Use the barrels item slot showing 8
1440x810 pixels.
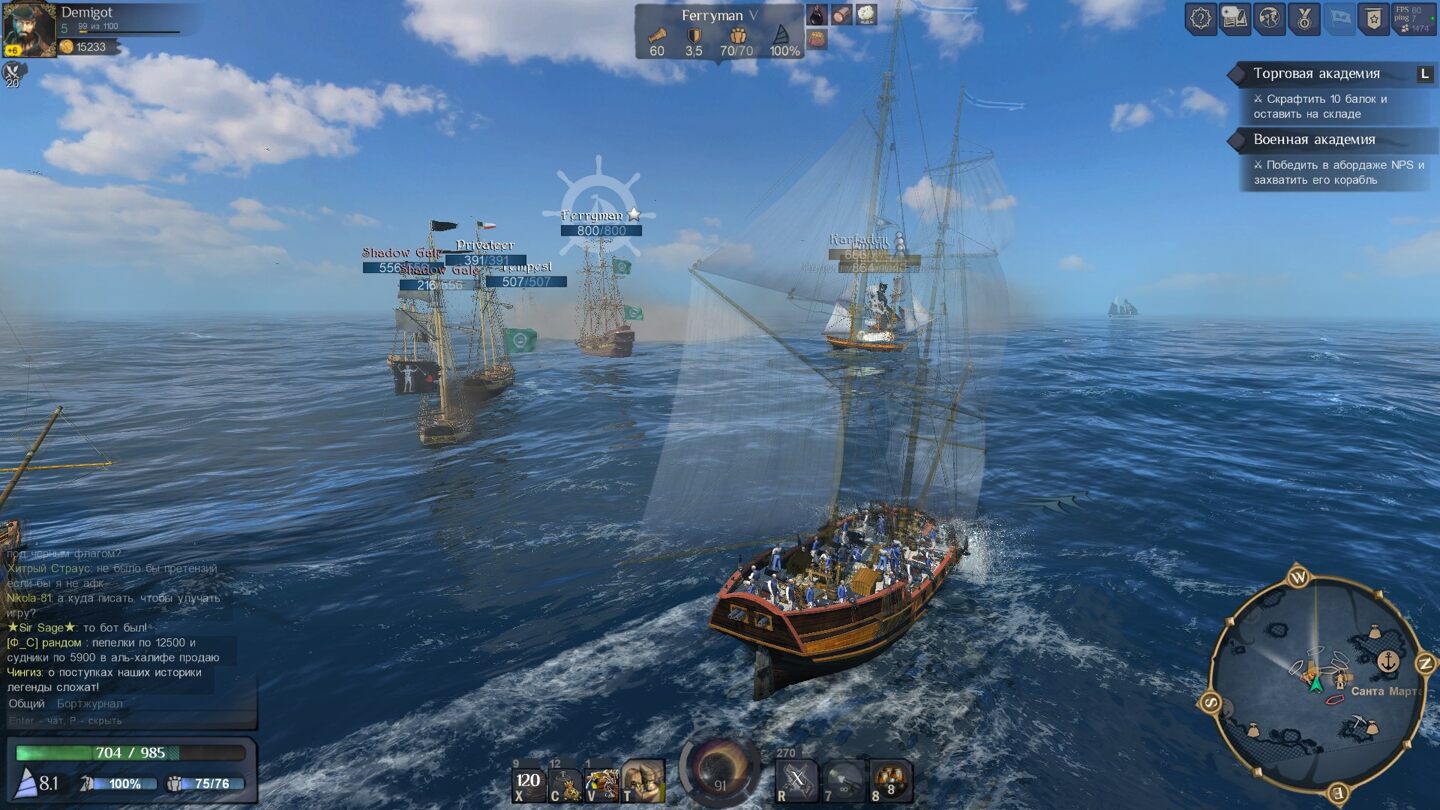coord(890,781)
